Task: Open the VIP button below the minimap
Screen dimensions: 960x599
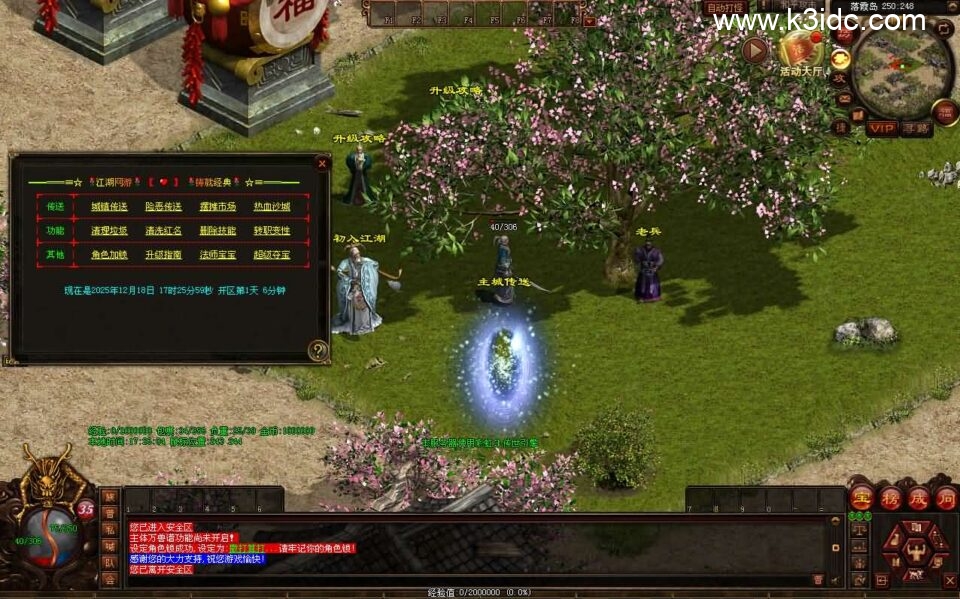Action: coord(882,128)
